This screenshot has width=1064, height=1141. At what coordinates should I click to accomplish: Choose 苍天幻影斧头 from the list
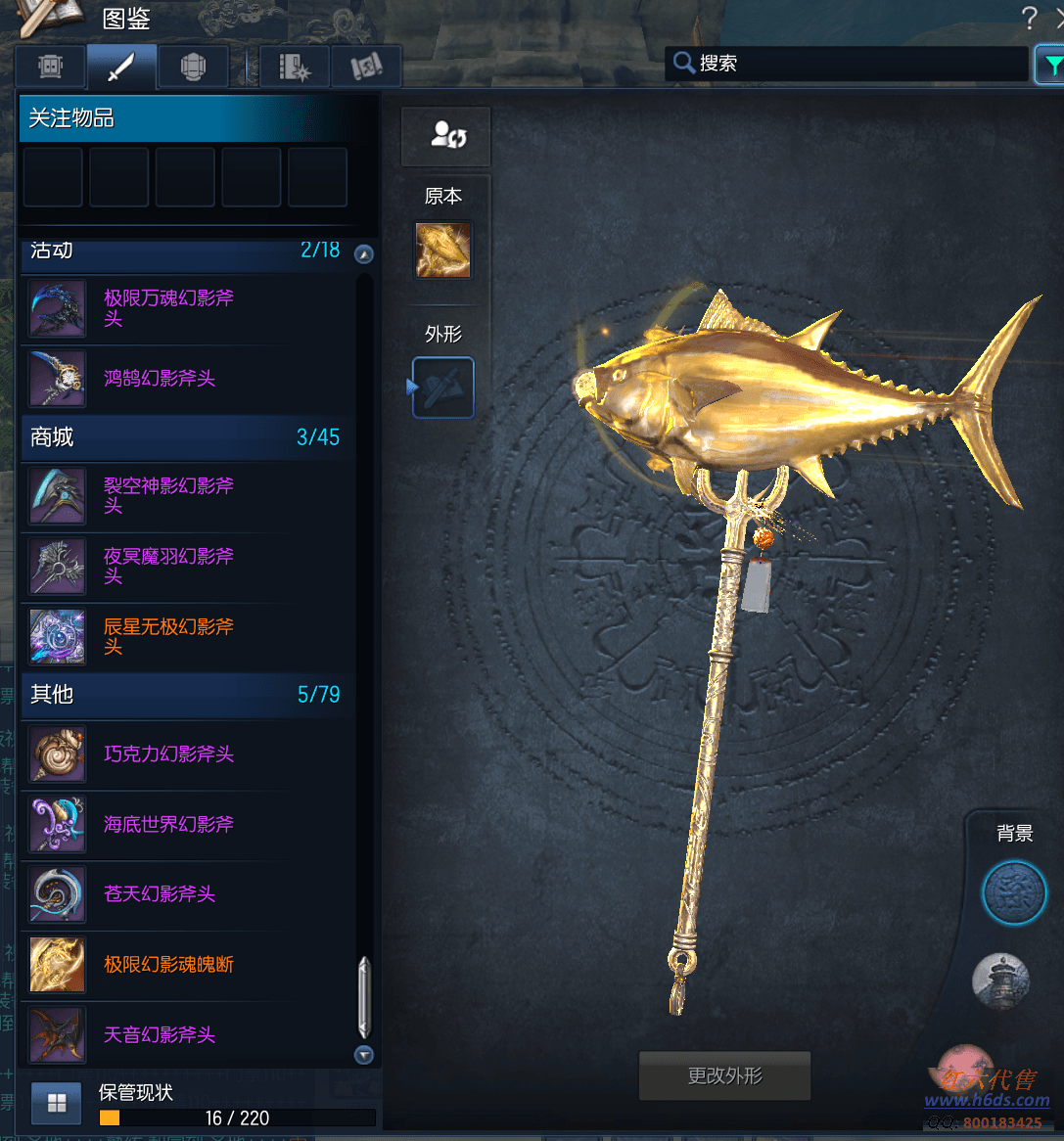coord(160,894)
